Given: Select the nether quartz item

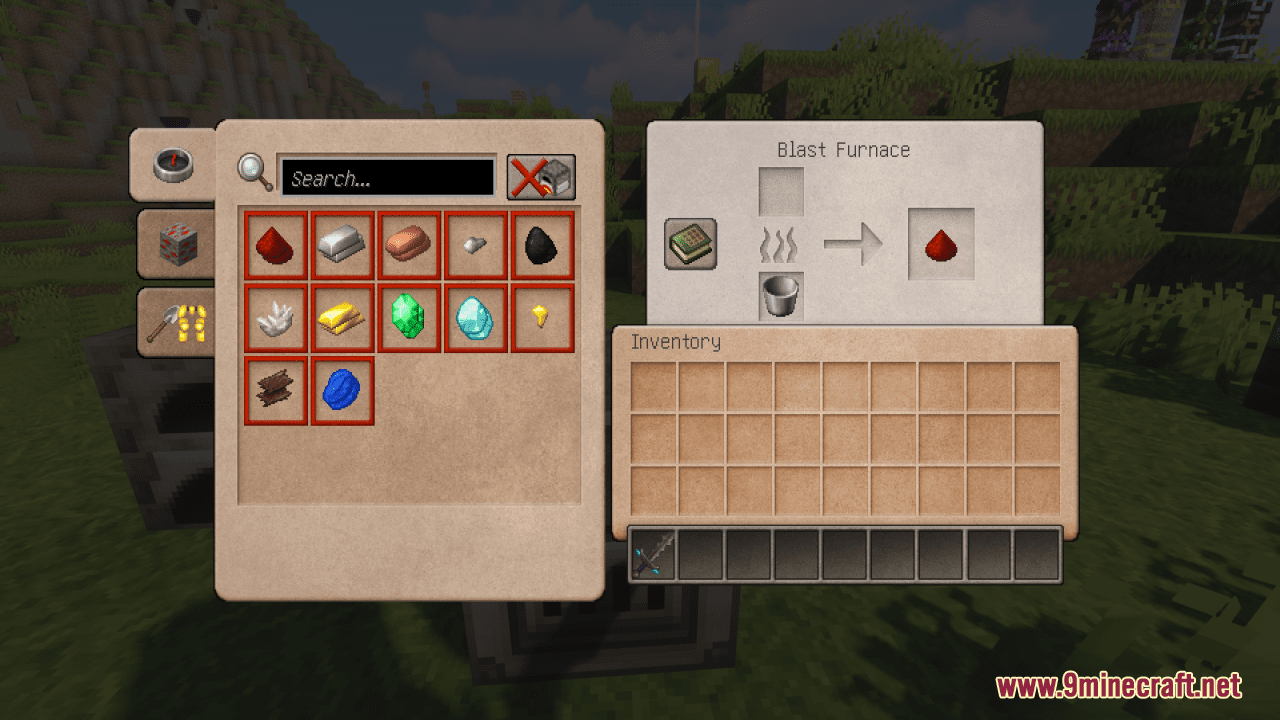Looking at the screenshot, I should tap(275, 317).
